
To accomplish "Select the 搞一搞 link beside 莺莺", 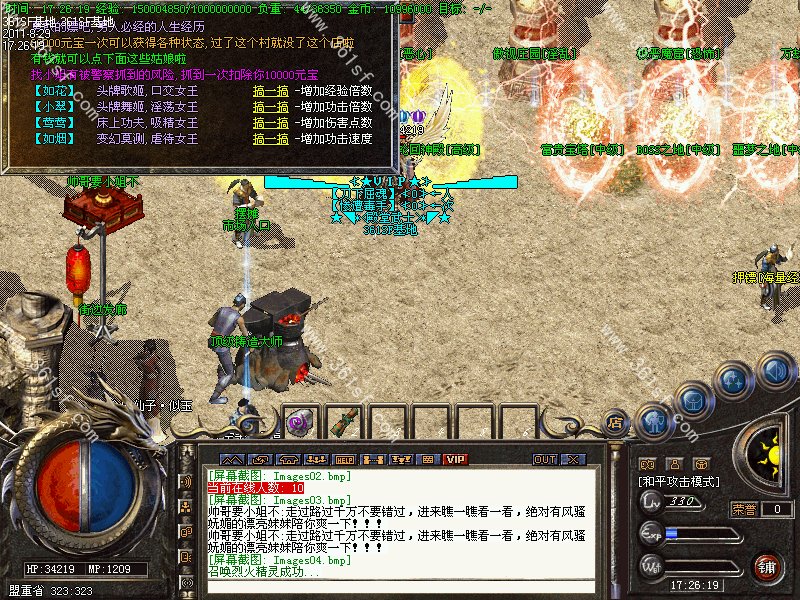I will [271, 123].
